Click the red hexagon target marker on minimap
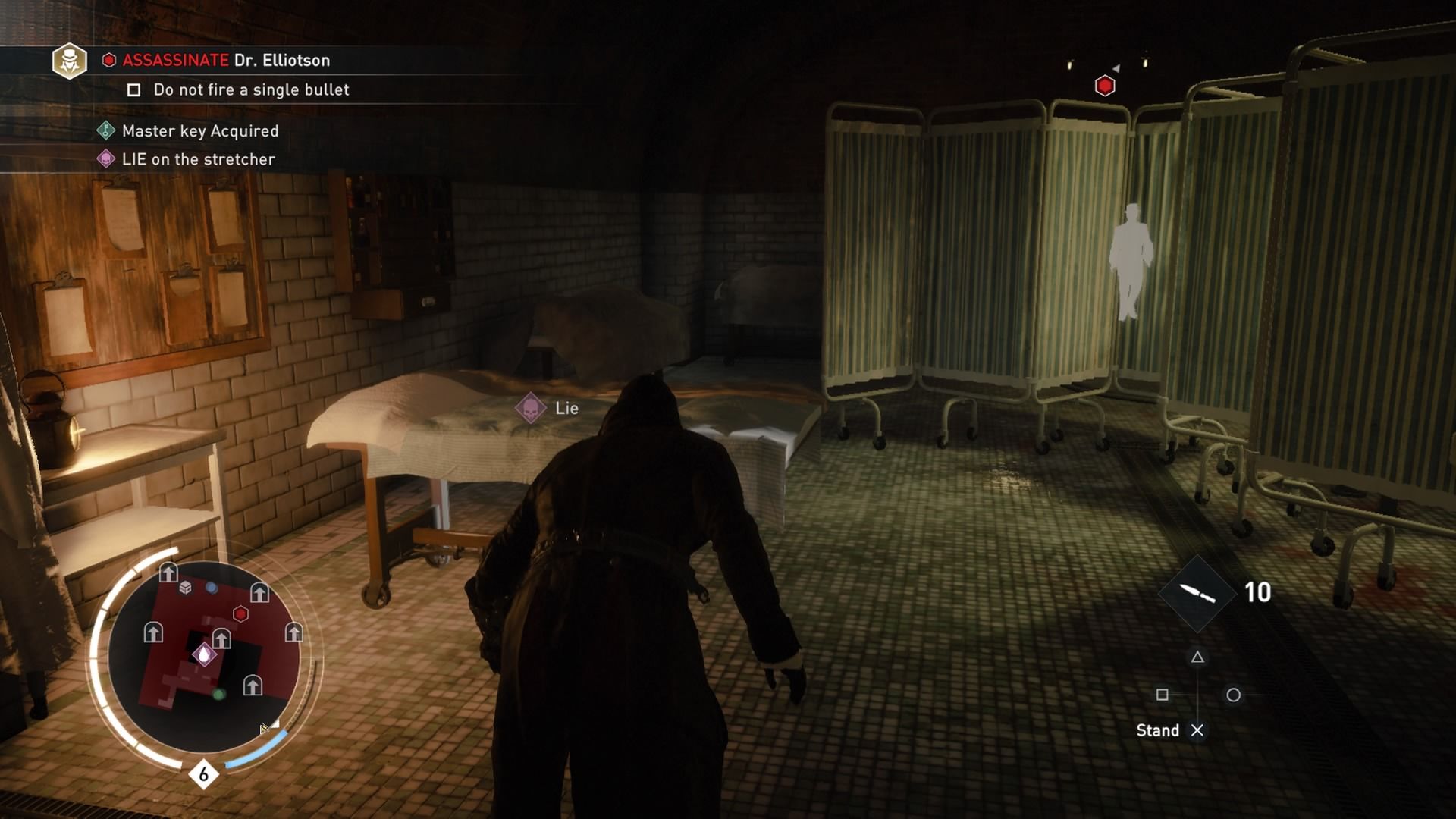The width and height of the screenshot is (1456, 819). pos(240,613)
